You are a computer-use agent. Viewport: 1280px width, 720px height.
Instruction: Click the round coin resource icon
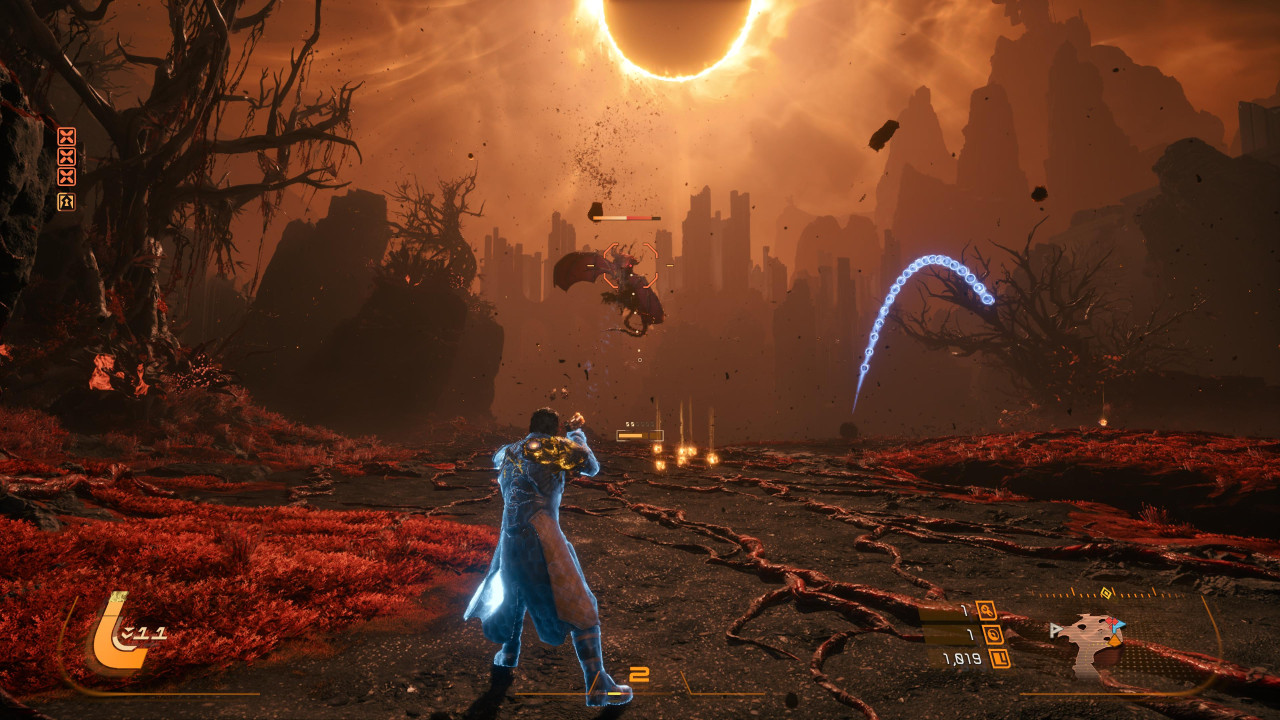[x=993, y=634]
